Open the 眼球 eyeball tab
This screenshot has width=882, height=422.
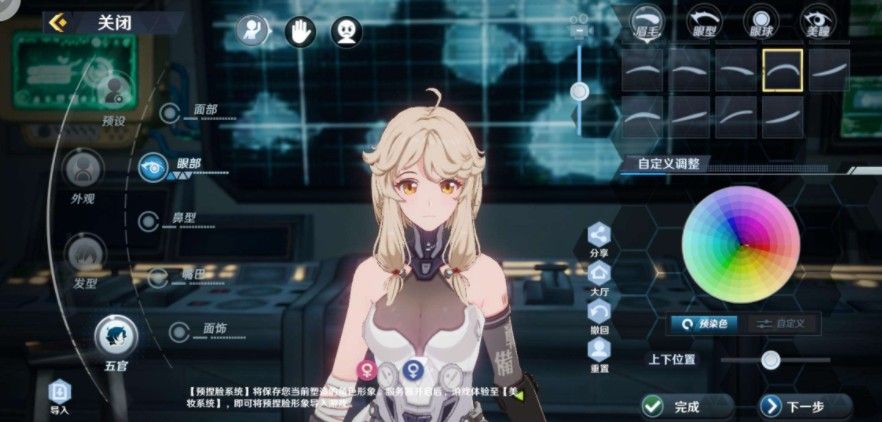coord(762,21)
